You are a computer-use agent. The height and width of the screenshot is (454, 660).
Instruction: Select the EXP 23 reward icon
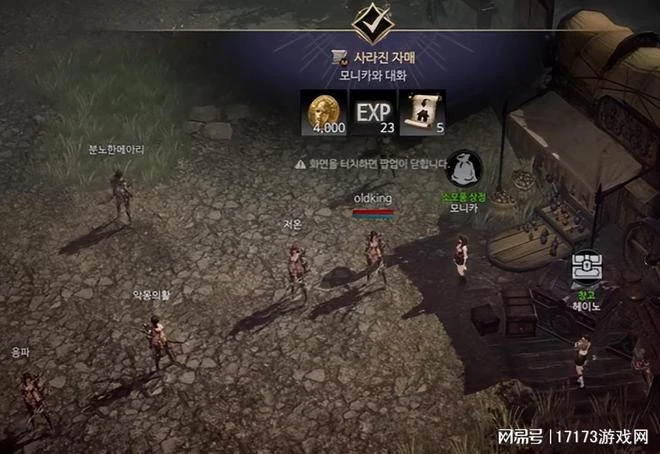pos(374,110)
